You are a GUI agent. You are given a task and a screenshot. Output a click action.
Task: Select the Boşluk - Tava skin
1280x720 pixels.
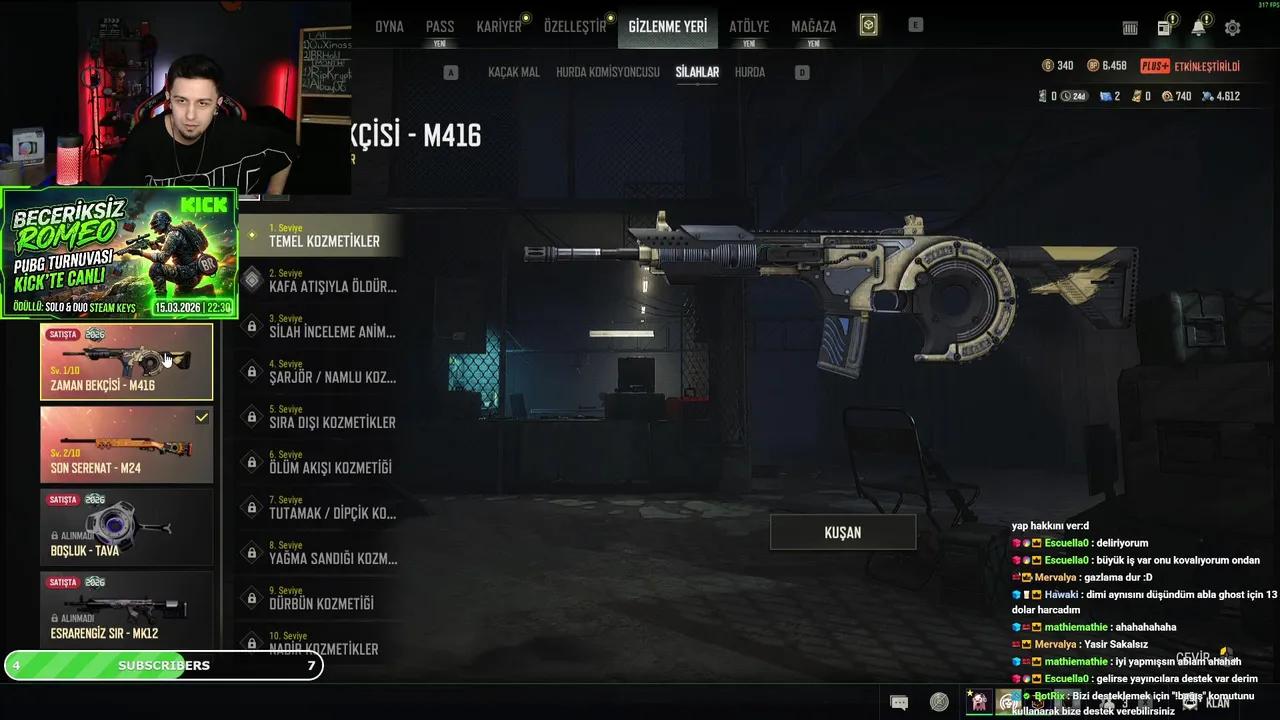click(126, 528)
